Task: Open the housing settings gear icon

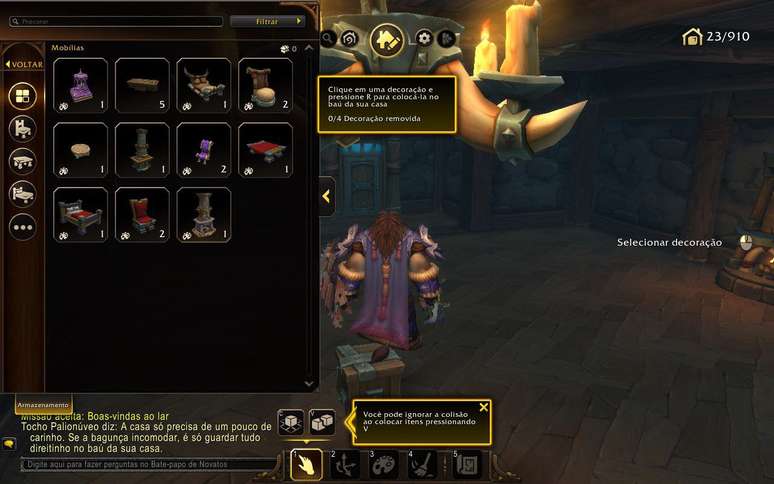Action: pos(424,38)
